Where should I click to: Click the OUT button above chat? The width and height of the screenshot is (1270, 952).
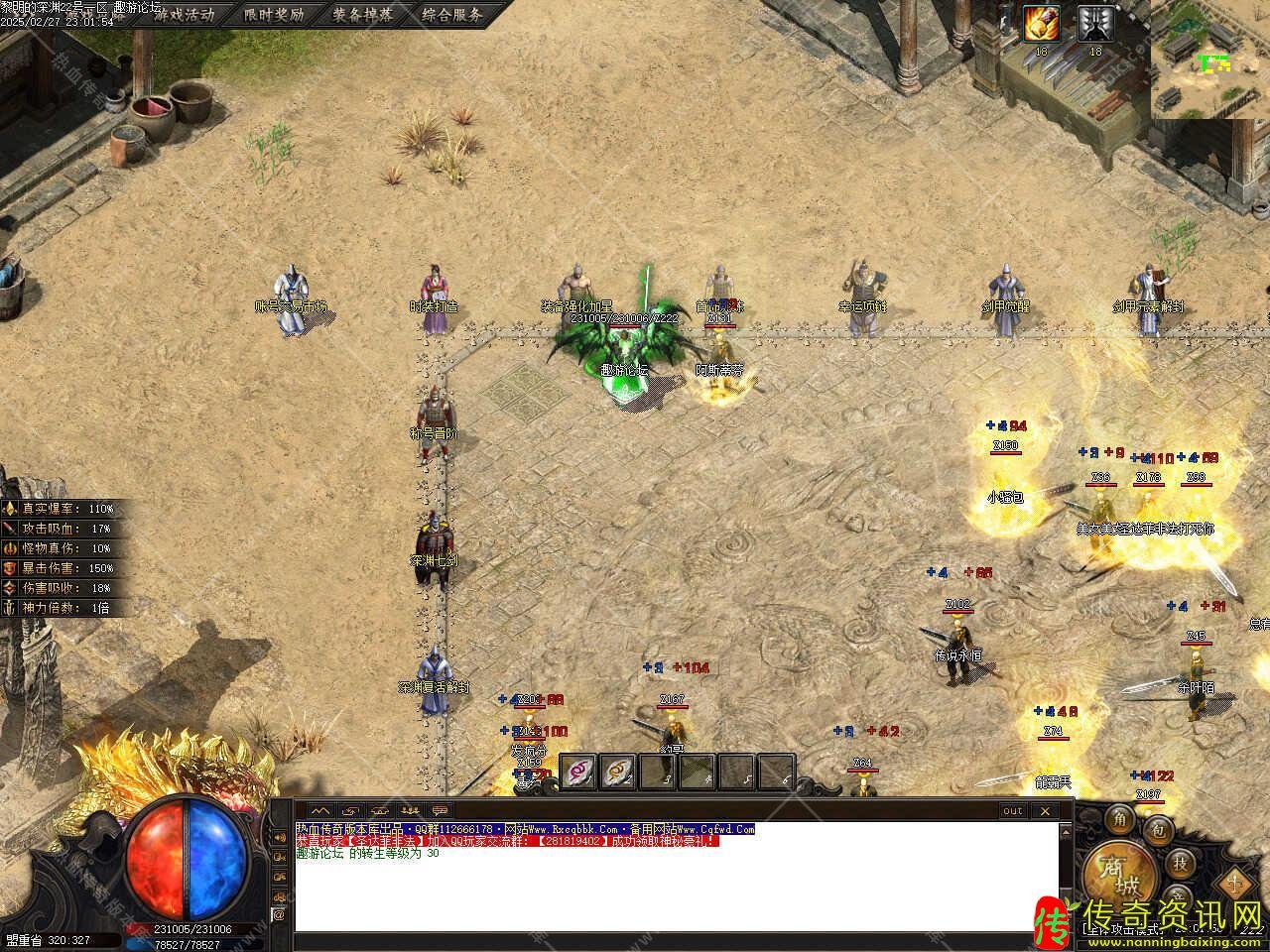1012,810
